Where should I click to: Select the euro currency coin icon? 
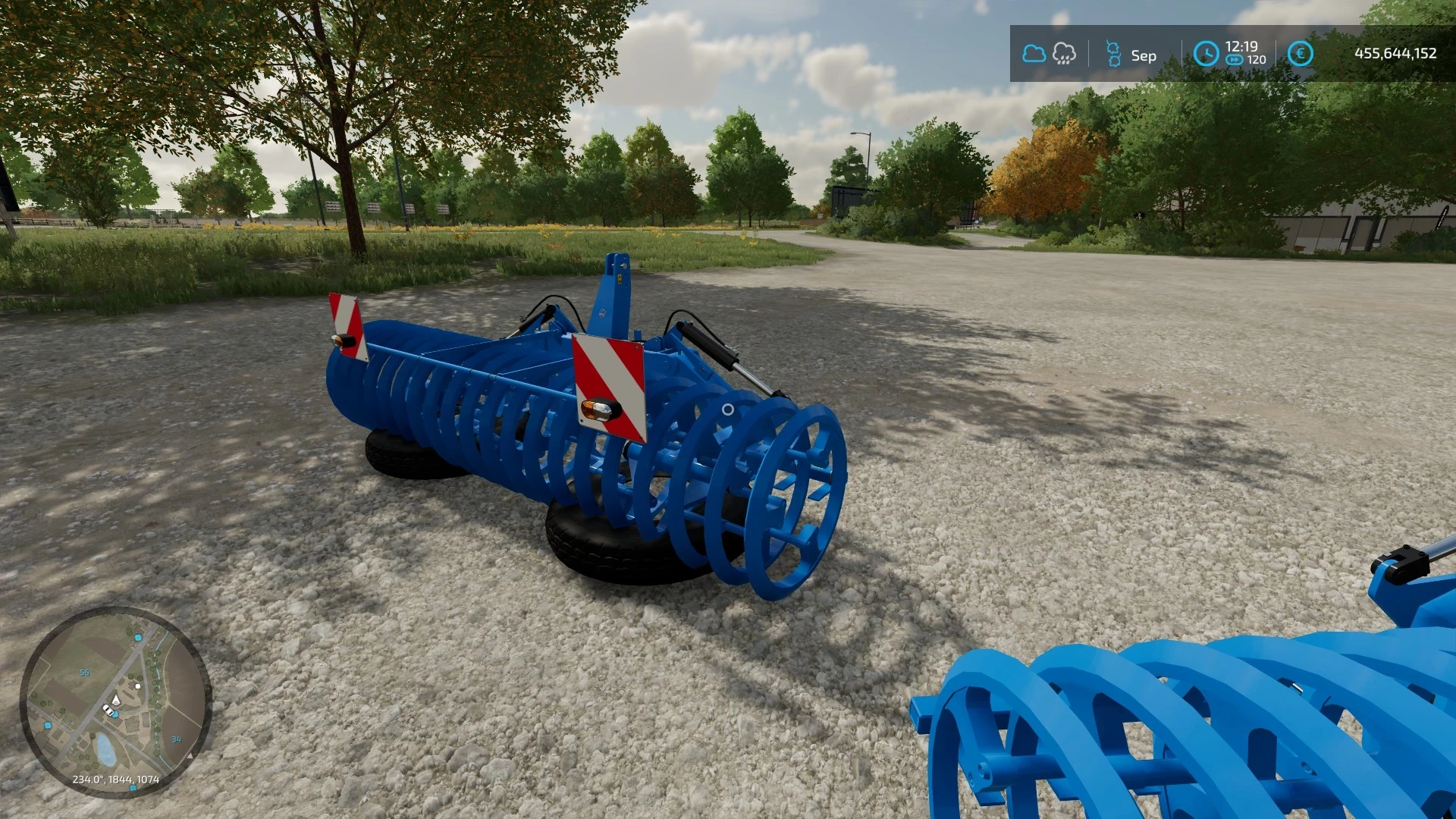(x=1301, y=53)
